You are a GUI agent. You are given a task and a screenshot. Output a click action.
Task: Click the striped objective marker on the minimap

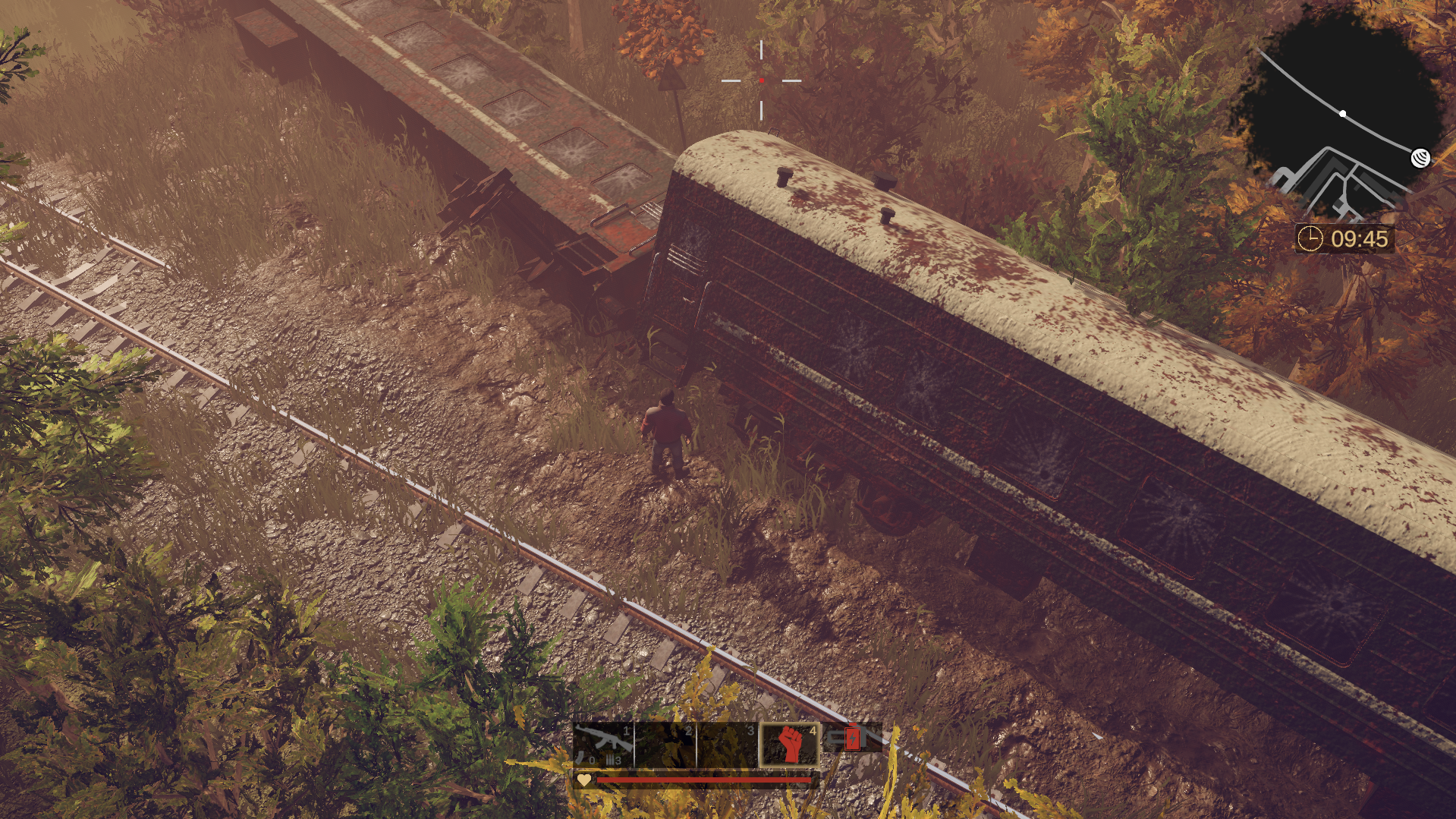1420,158
